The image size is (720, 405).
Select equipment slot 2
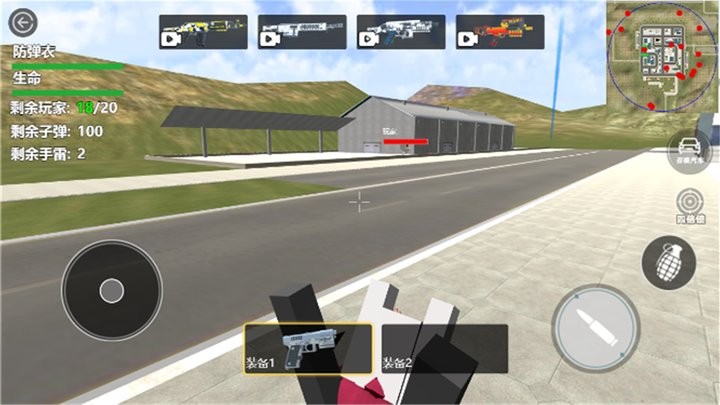(x=444, y=348)
